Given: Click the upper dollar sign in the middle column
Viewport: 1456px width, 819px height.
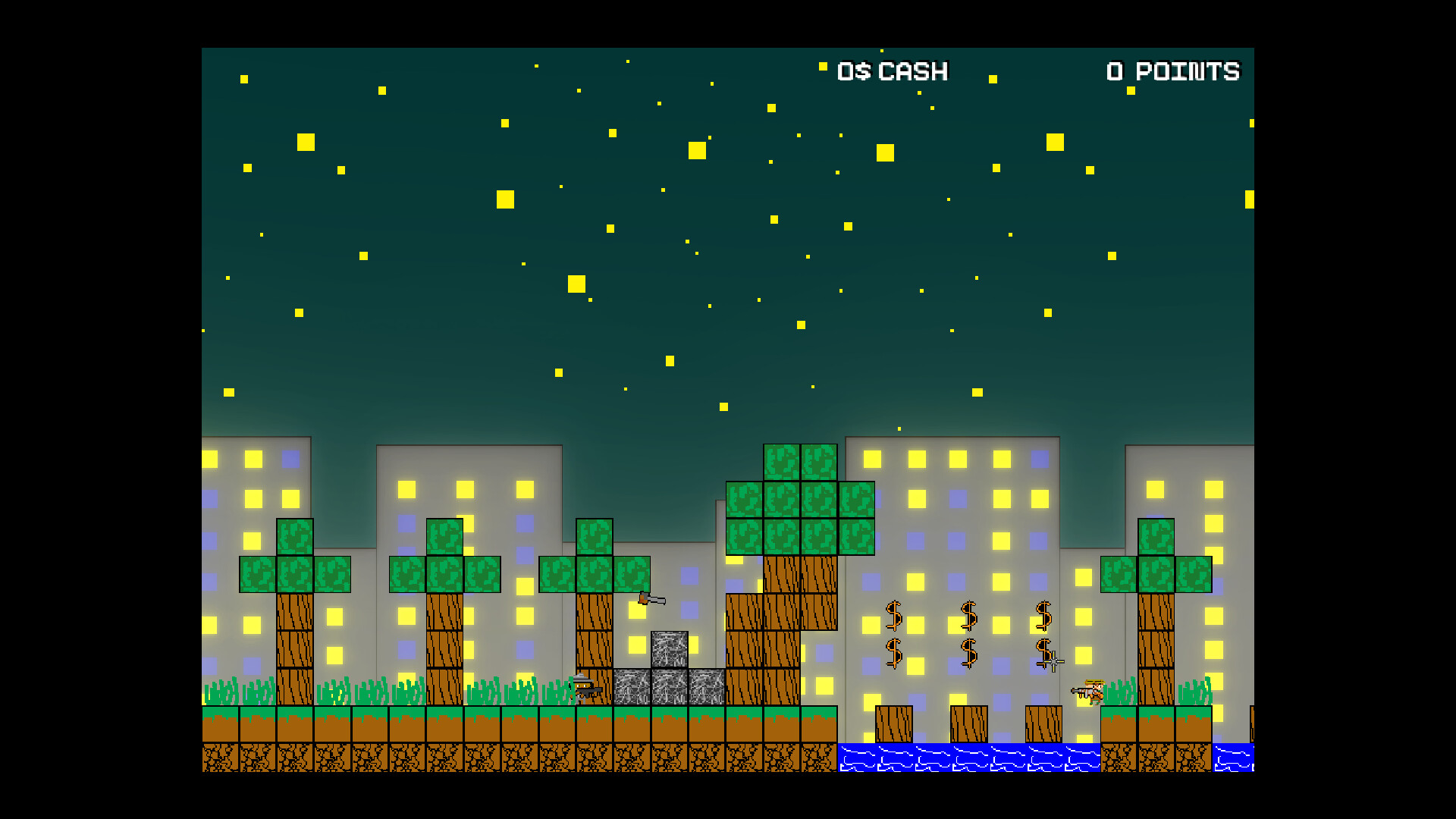Looking at the screenshot, I should [969, 614].
